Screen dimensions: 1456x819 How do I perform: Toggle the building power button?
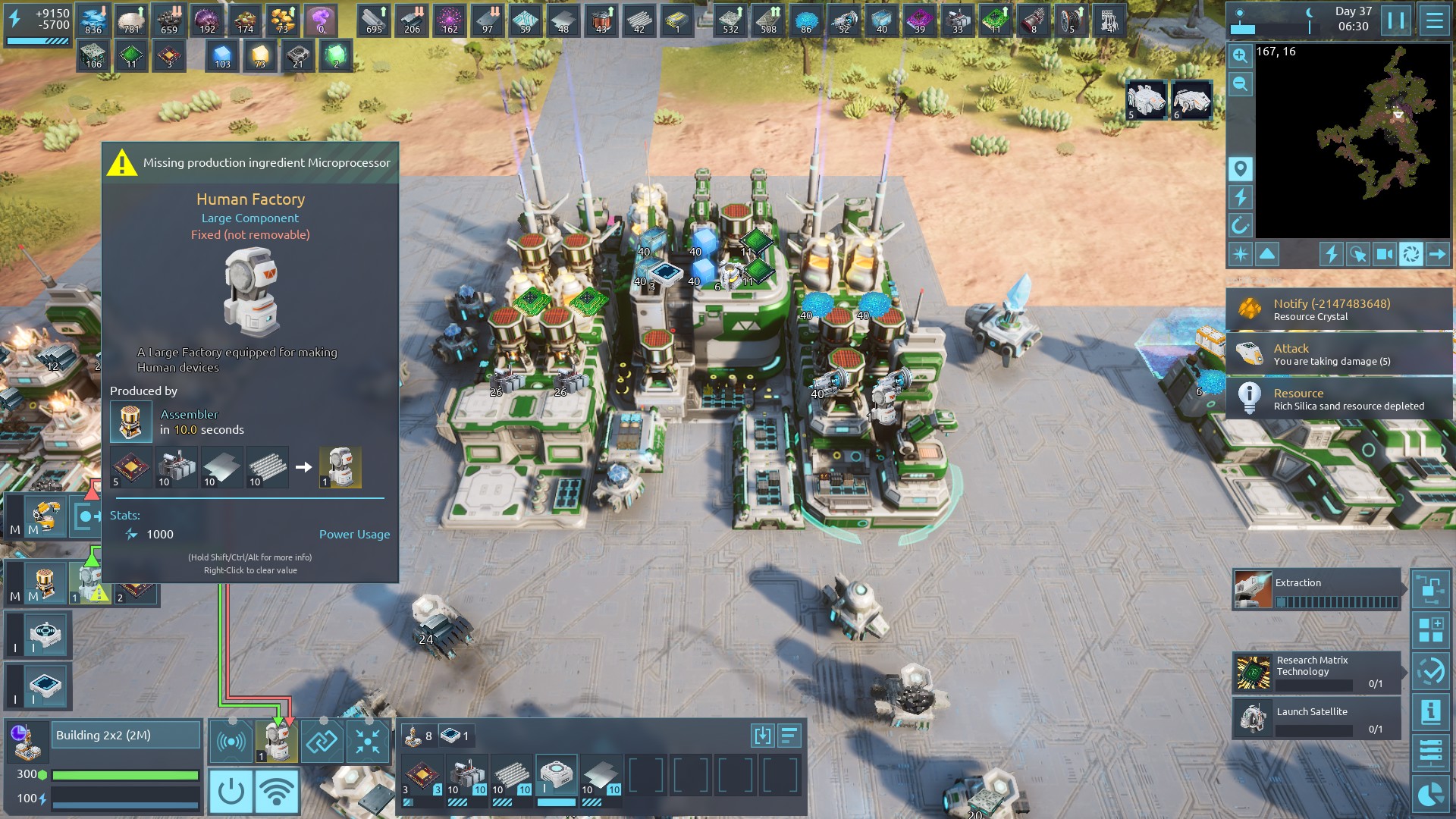(x=231, y=791)
